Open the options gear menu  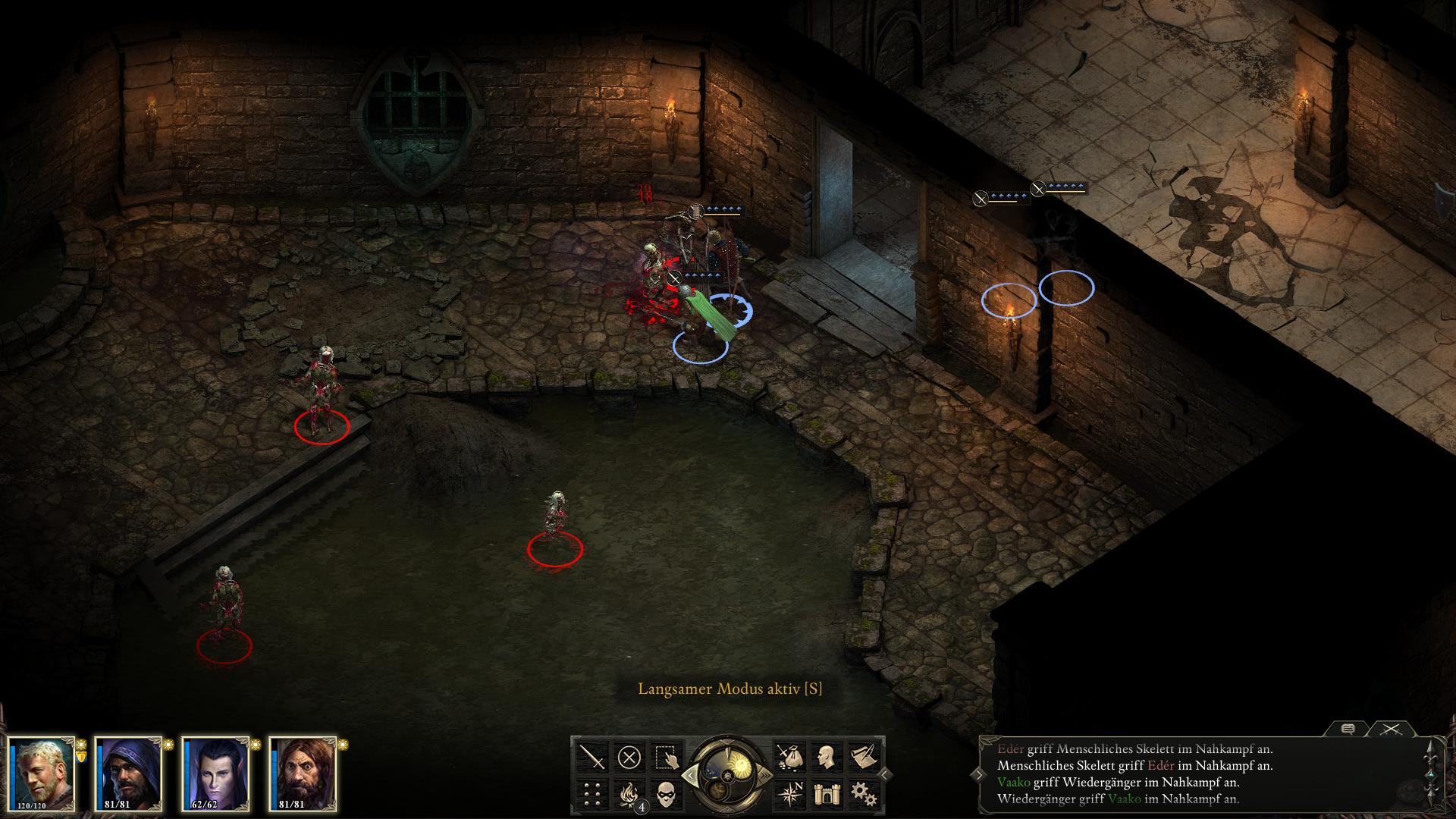tap(863, 794)
